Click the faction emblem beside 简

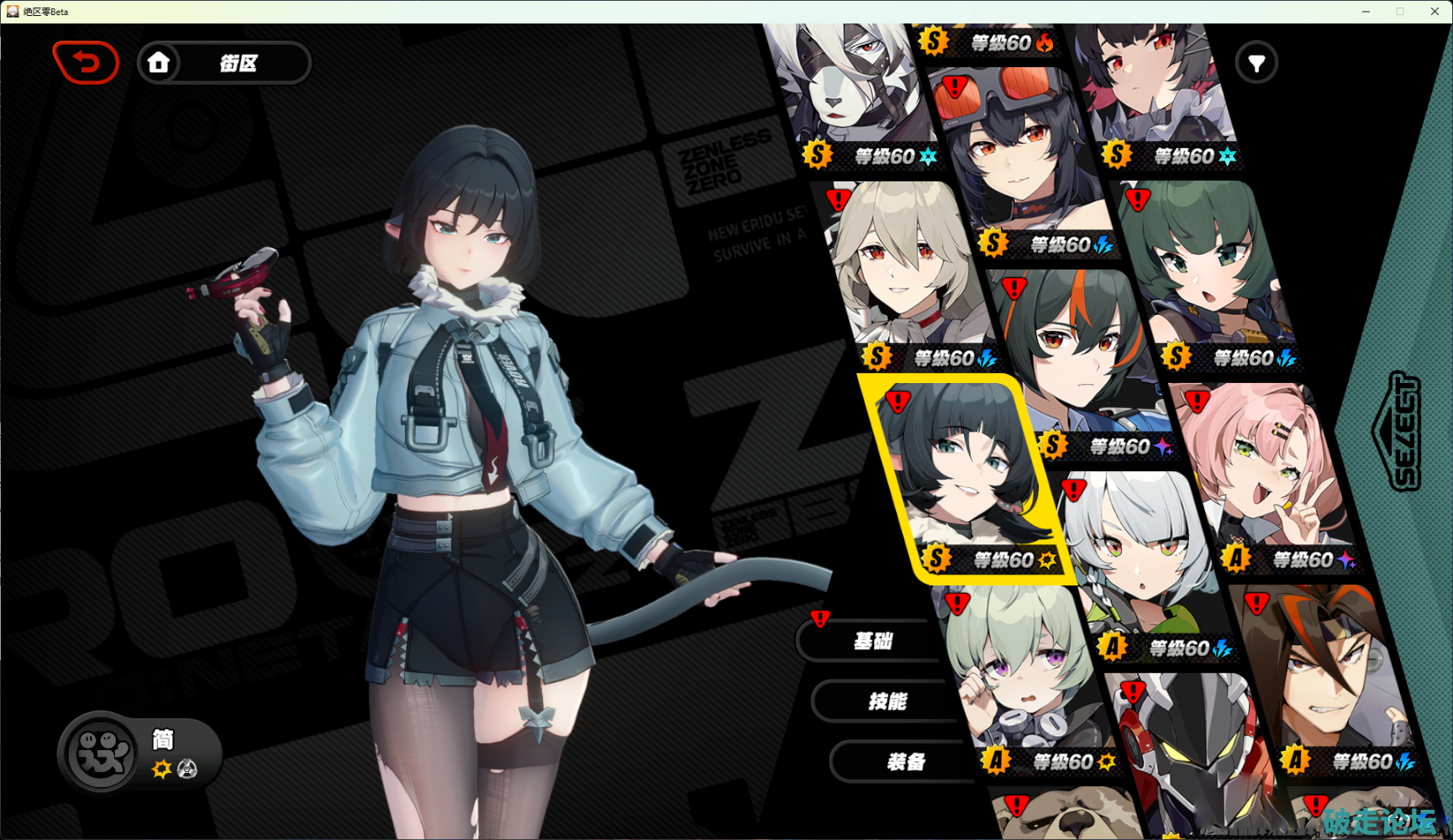(101, 753)
